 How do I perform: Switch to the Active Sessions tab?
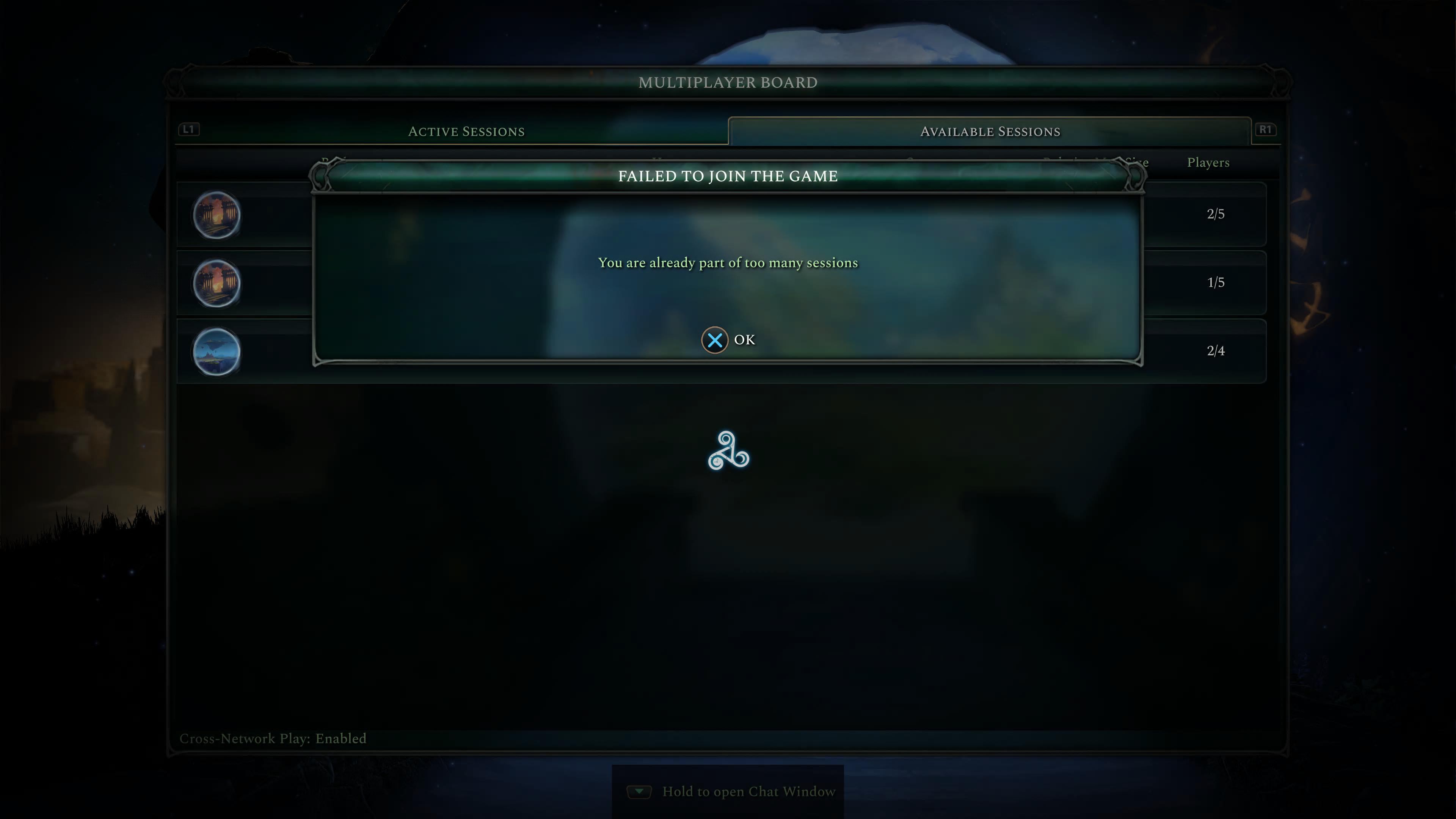(466, 131)
